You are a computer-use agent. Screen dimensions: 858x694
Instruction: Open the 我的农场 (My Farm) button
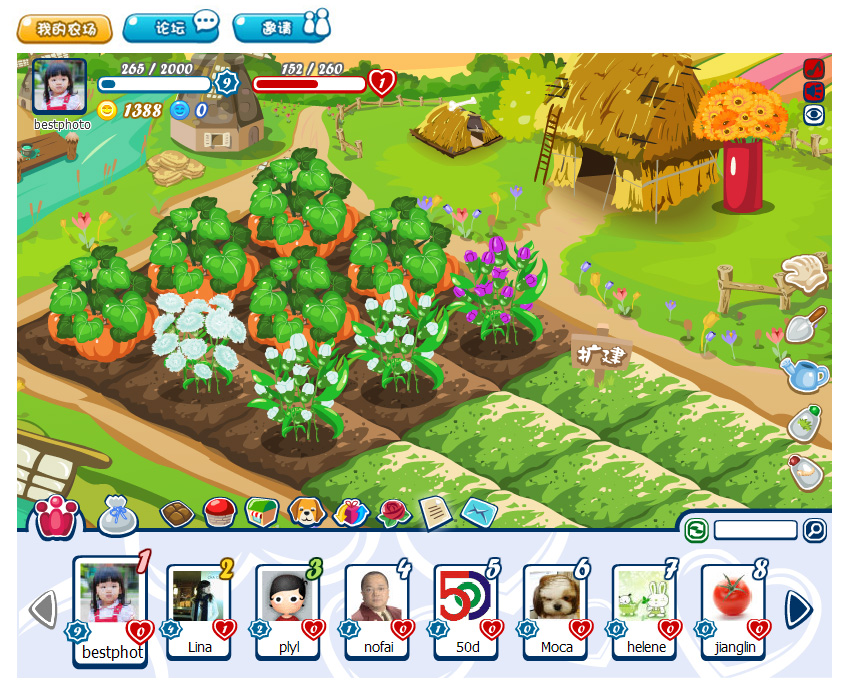click(65, 28)
